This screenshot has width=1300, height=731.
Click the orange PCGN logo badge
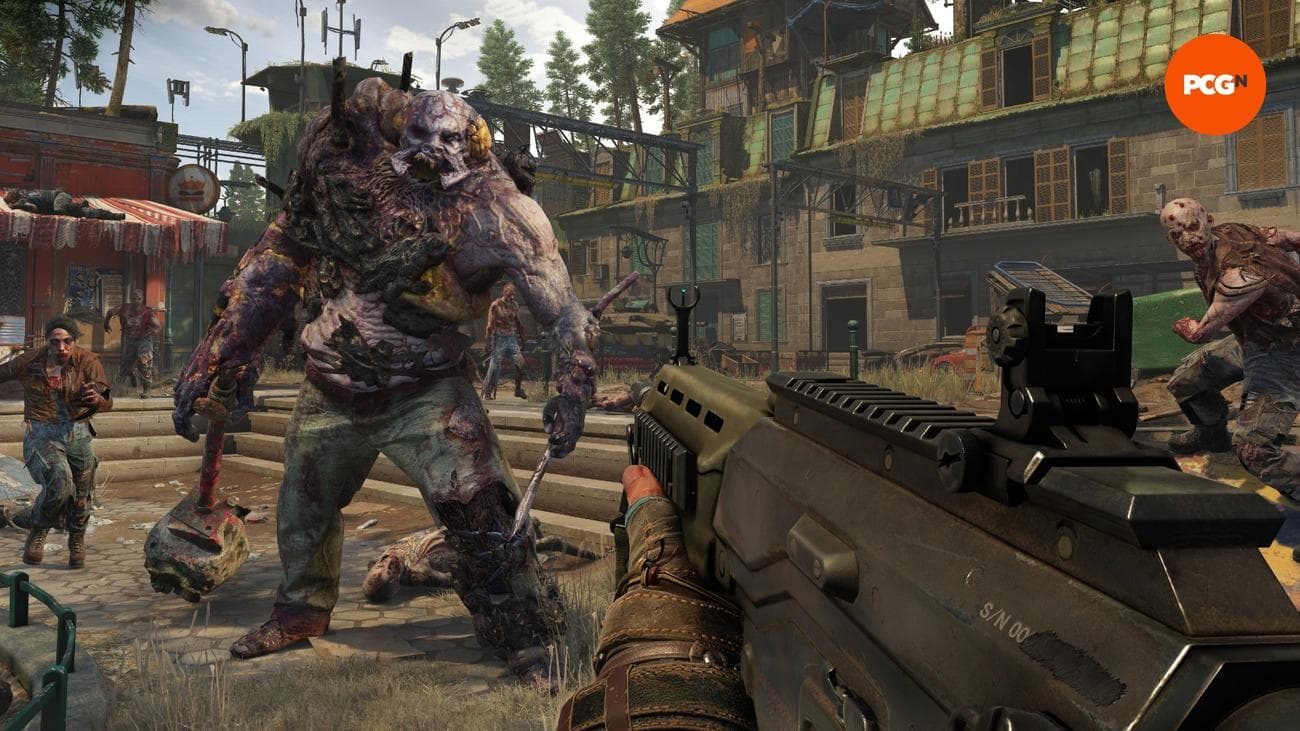[1214, 84]
